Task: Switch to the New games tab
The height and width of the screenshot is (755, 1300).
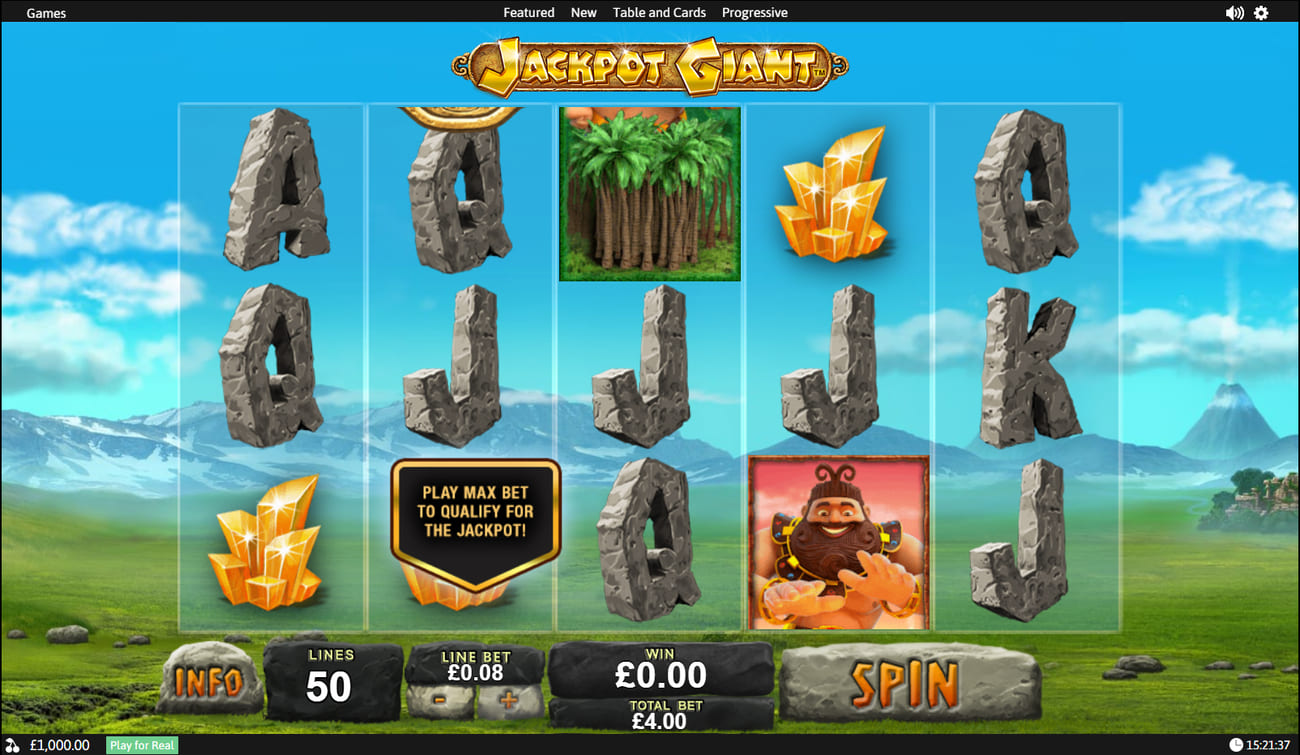Action: [x=583, y=12]
